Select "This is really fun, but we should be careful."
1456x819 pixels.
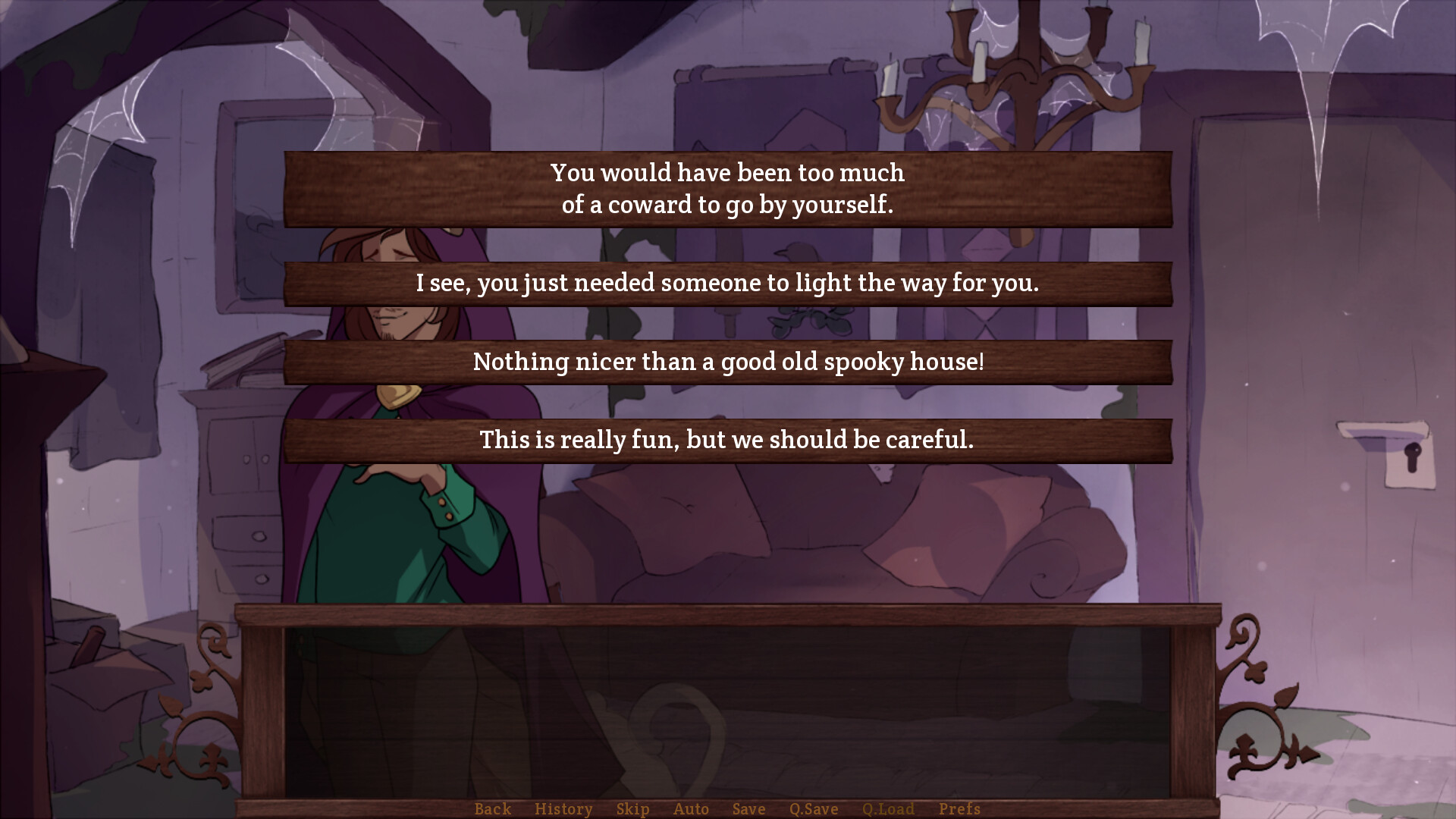tap(726, 440)
